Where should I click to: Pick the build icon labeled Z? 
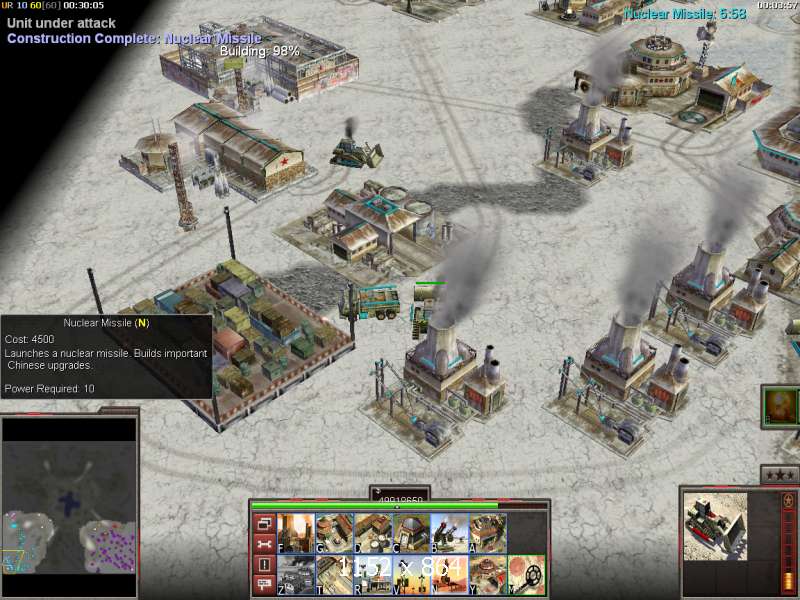click(295, 574)
